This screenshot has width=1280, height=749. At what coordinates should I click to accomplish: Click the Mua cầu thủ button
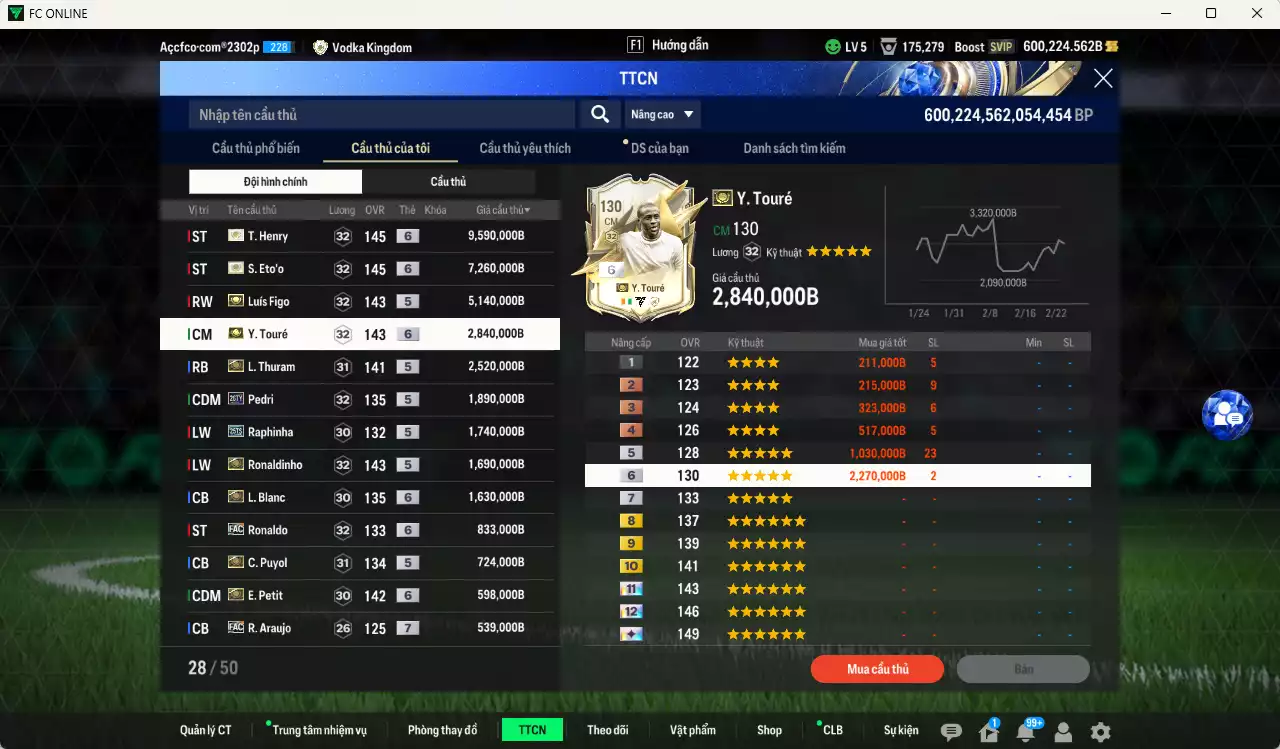coord(877,668)
